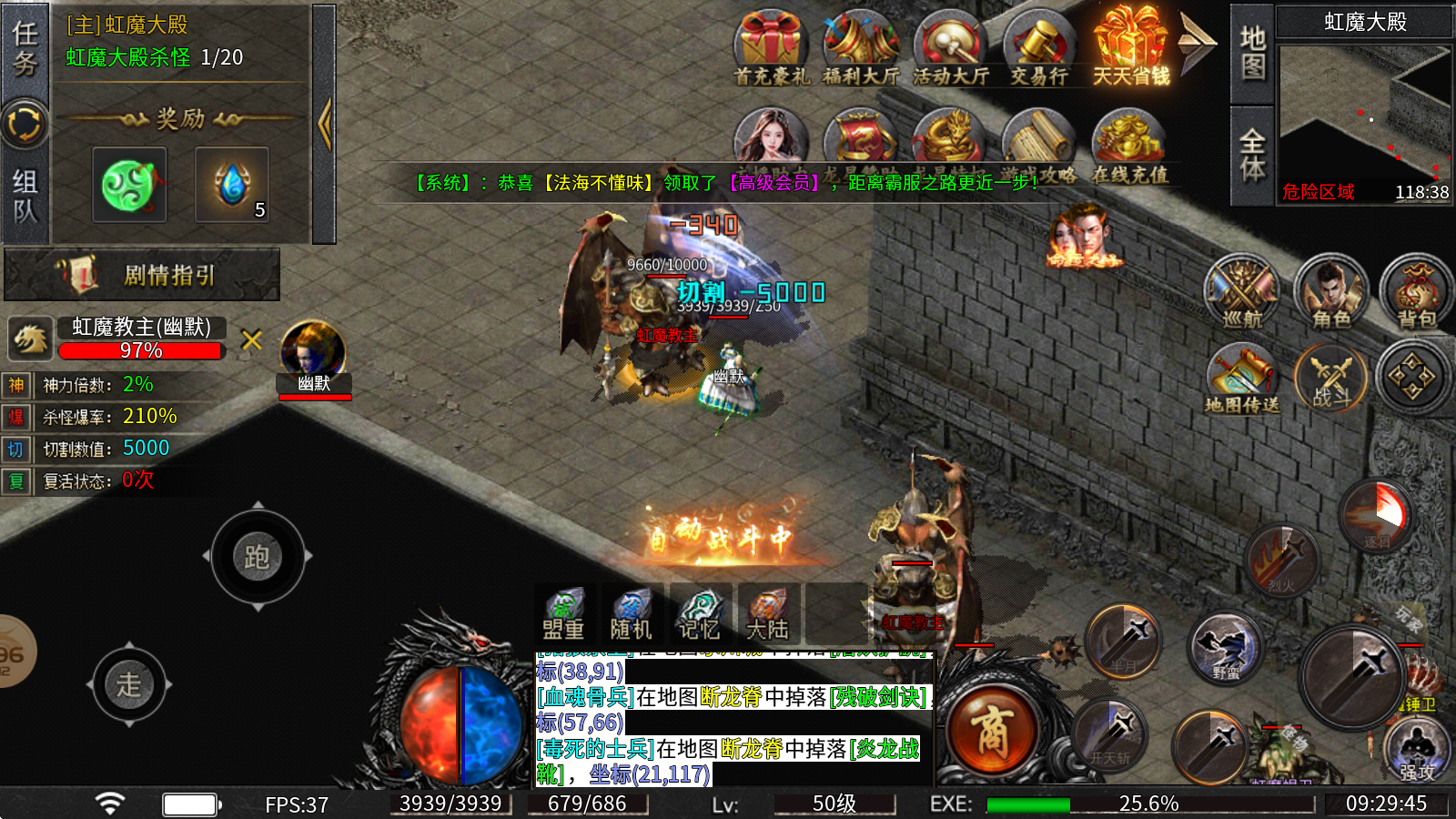Open the 巡航 cruise menu
Image resolution: width=1456 pixels, height=819 pixels.
(x=1242, y=291)
